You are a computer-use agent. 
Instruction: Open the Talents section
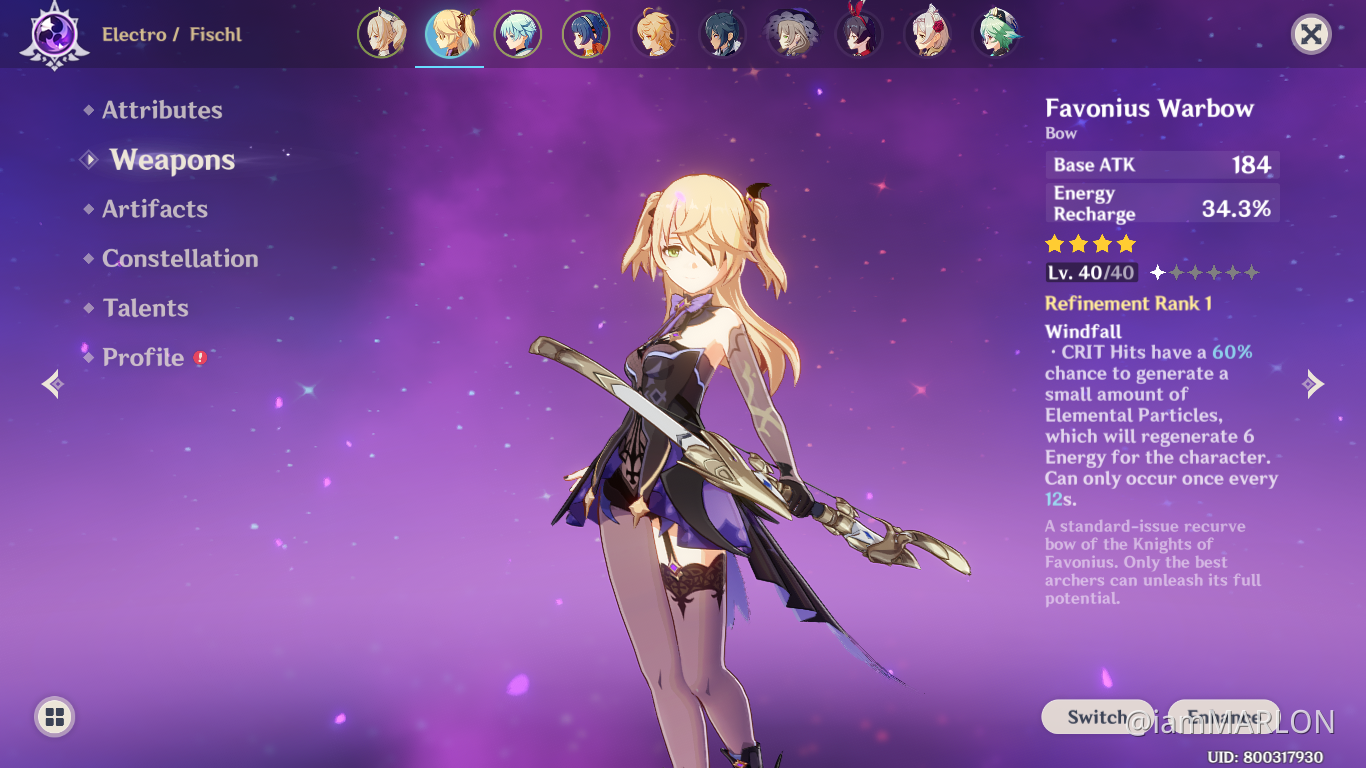tap(146, 308)
